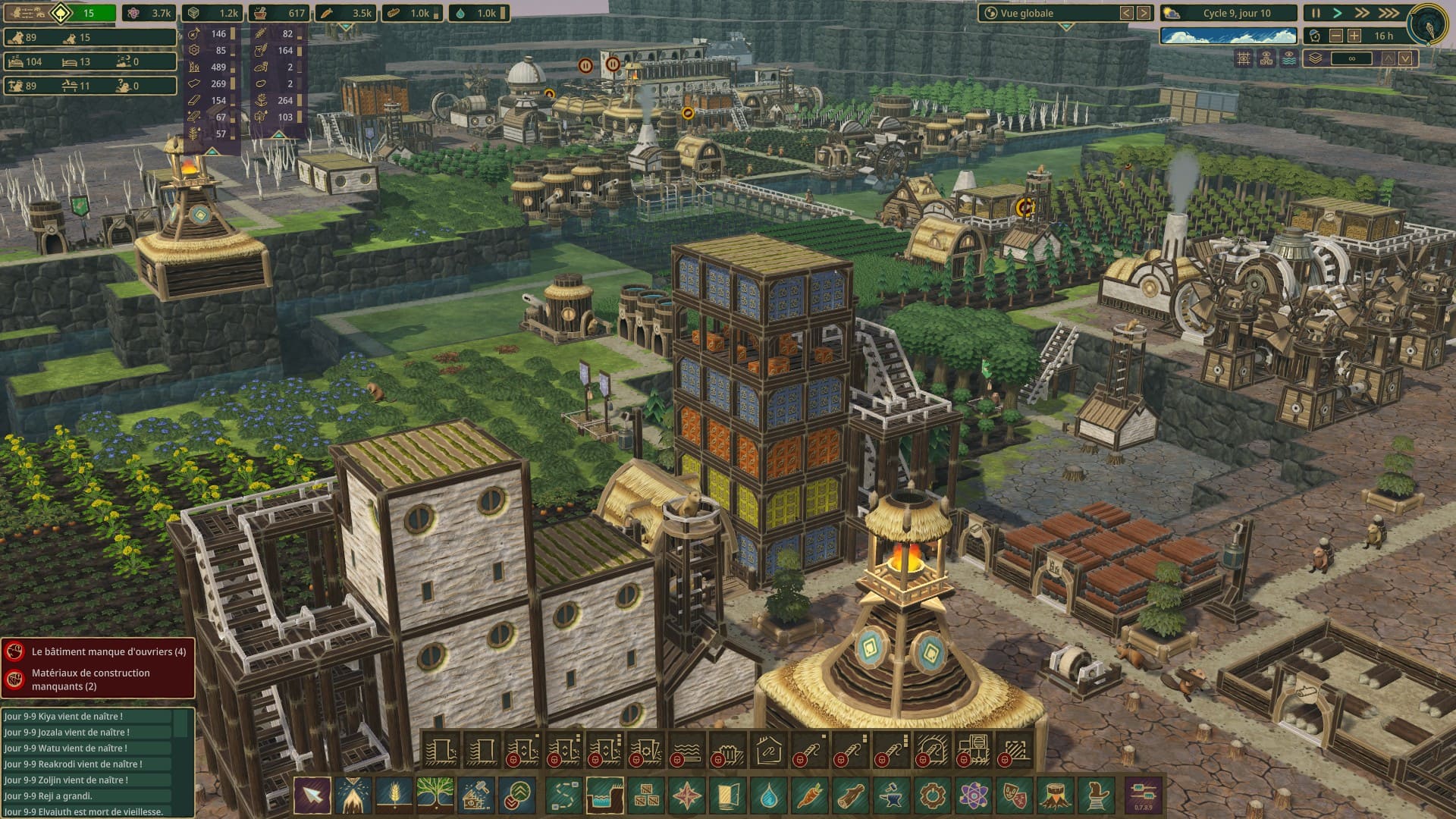Image resolution: width=1456 pixels, height=819 pixels.
Task: Open the science category with atom icon
Action: pyautogui.click(x=973, y=796)
